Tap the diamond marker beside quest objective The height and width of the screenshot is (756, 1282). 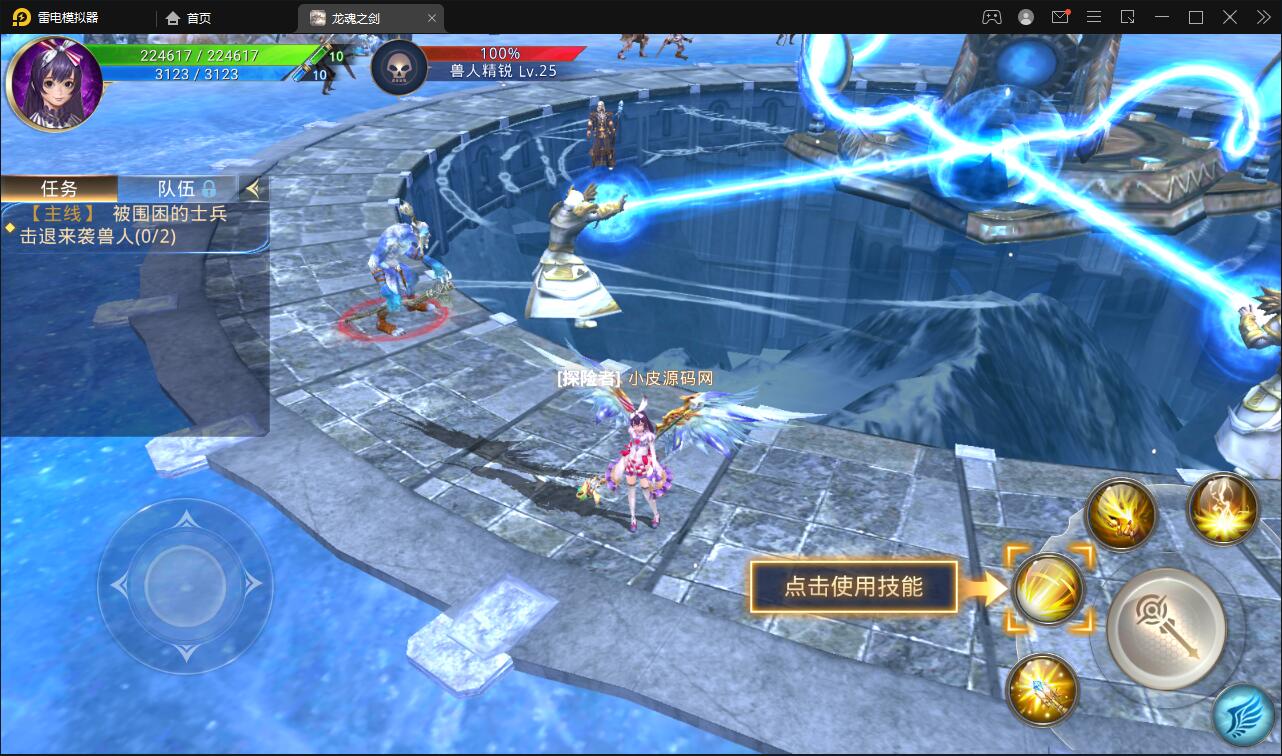point(9,230)
